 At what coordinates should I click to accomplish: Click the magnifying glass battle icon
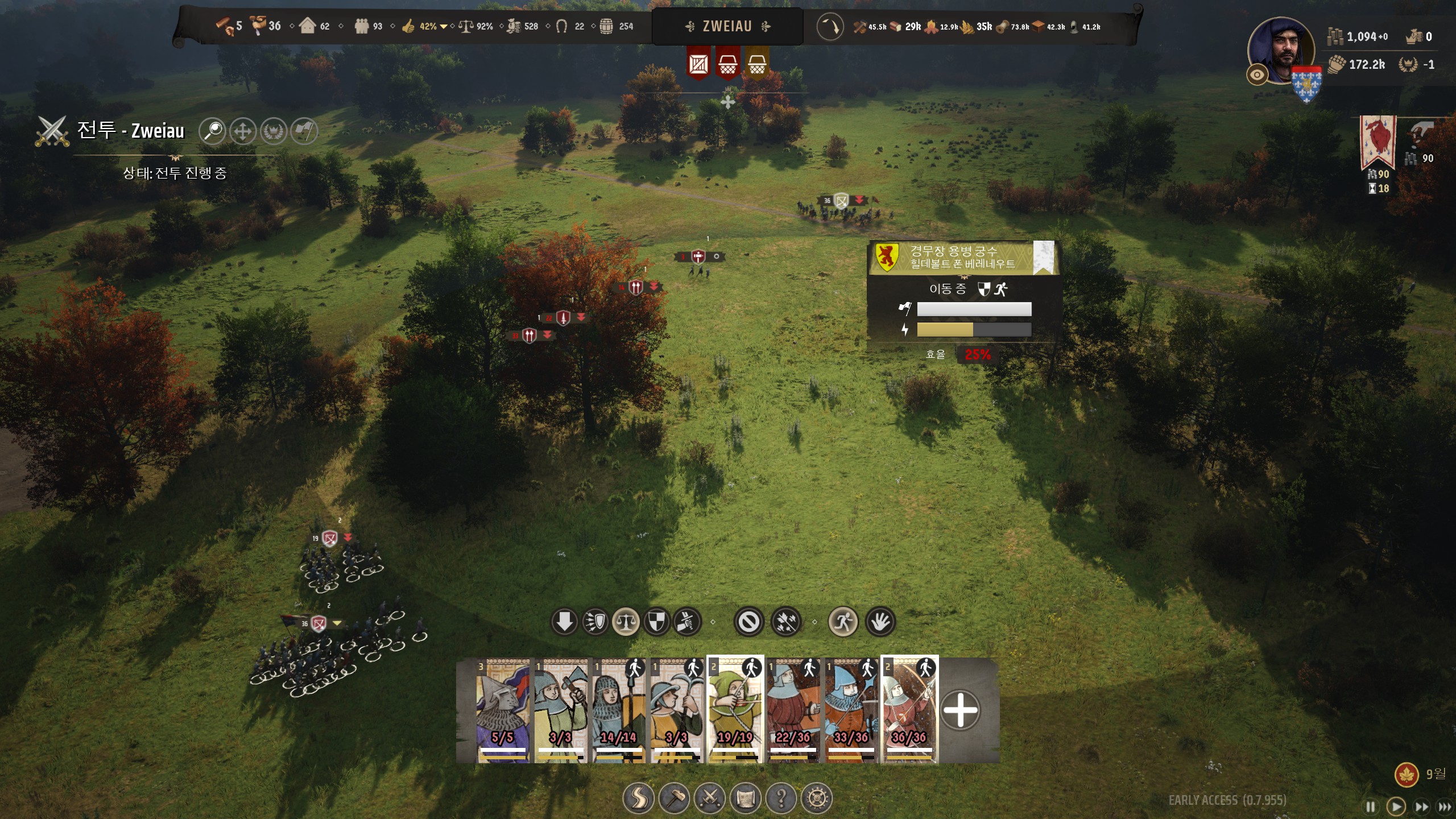coord(213,131)
